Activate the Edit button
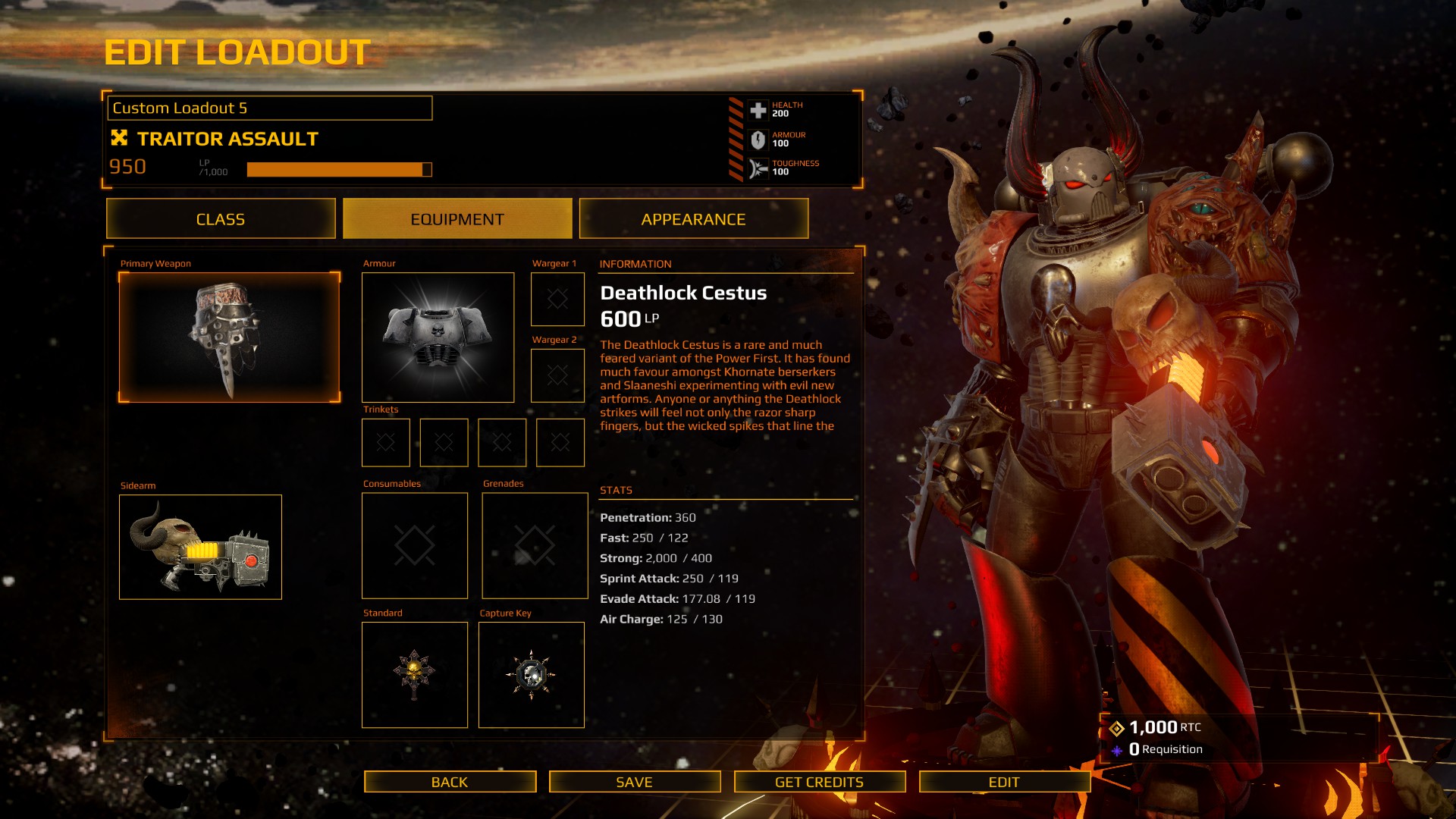The height and width of the screenshot is (819, 1456). [1004, 782]
